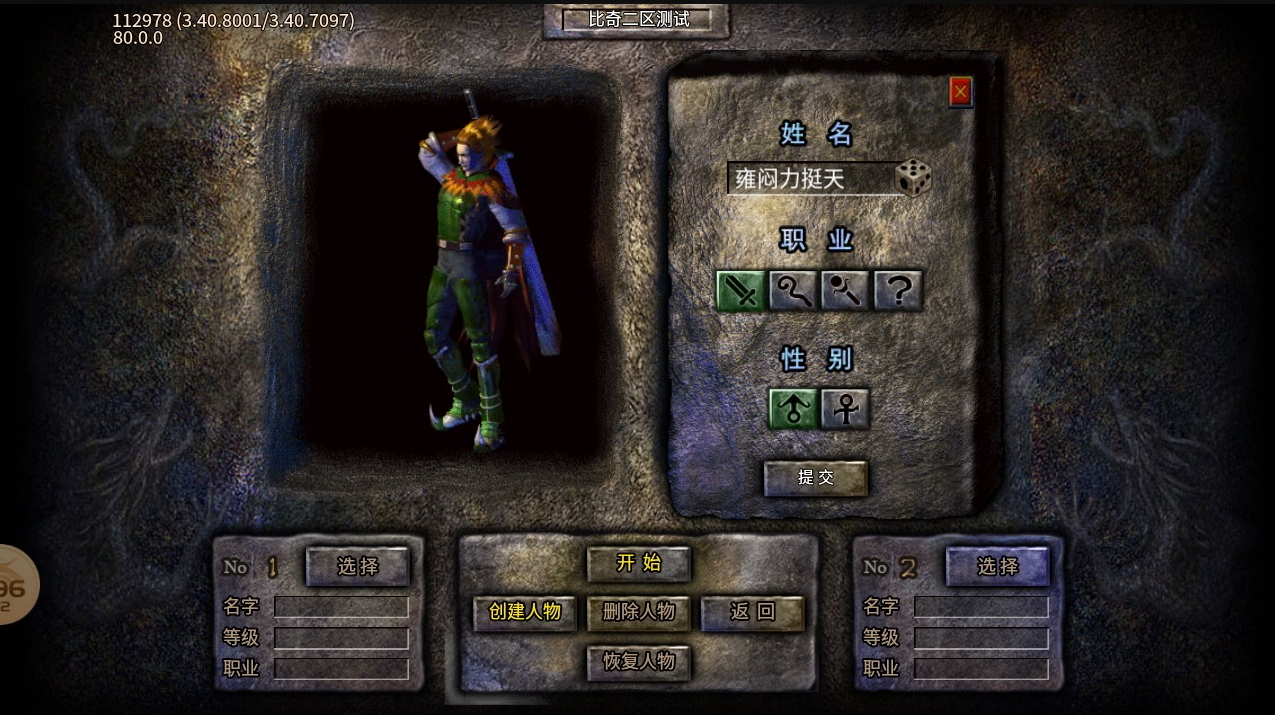1275x715 pixels.
Task: Start the game with 开始
Action: pos(638,563)
